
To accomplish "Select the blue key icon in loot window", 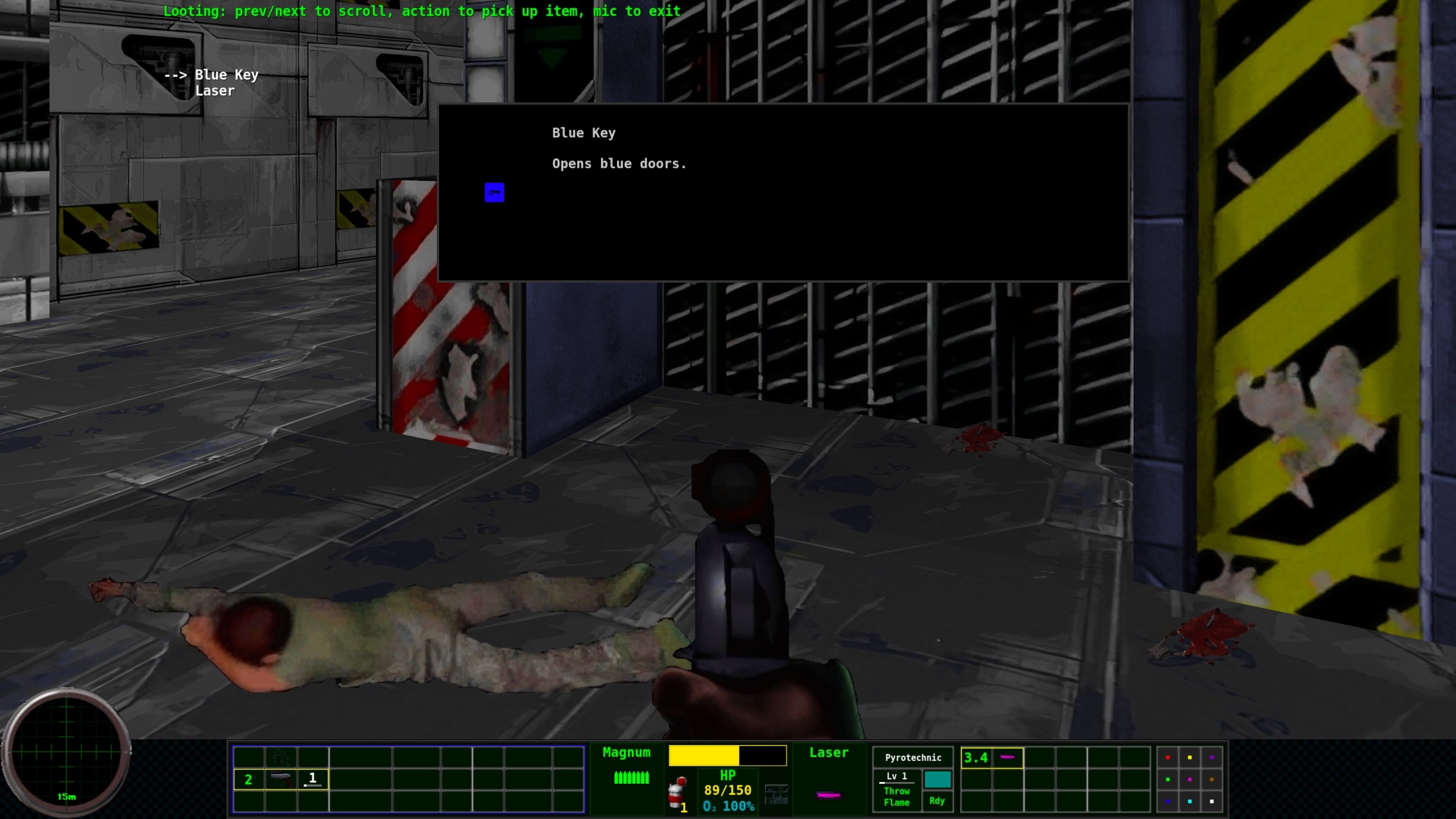I will 494,192.
